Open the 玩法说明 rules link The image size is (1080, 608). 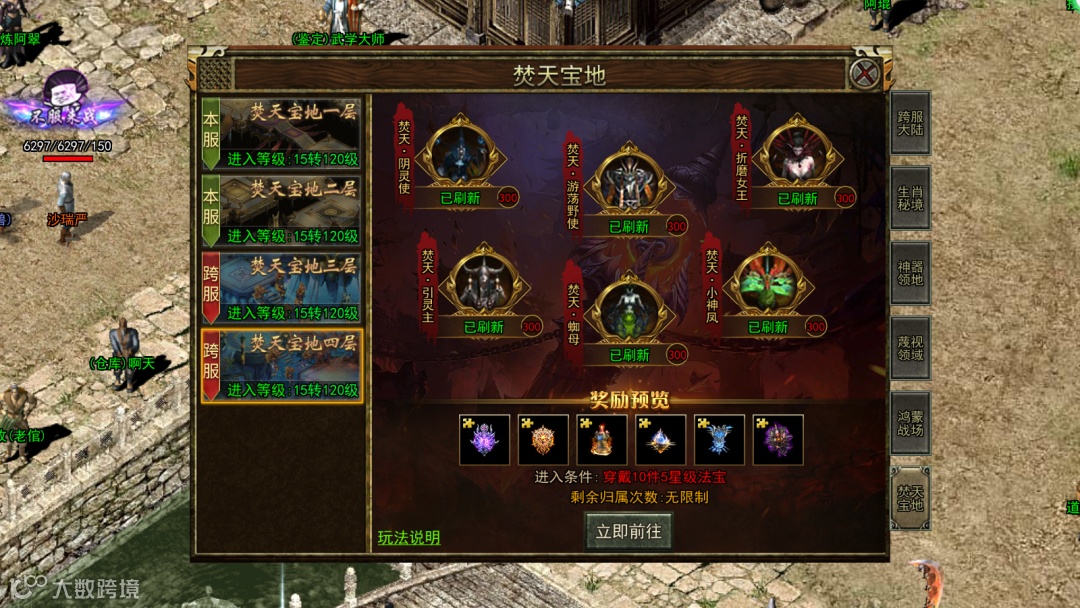pyautogui.click(x=408, y=538)
